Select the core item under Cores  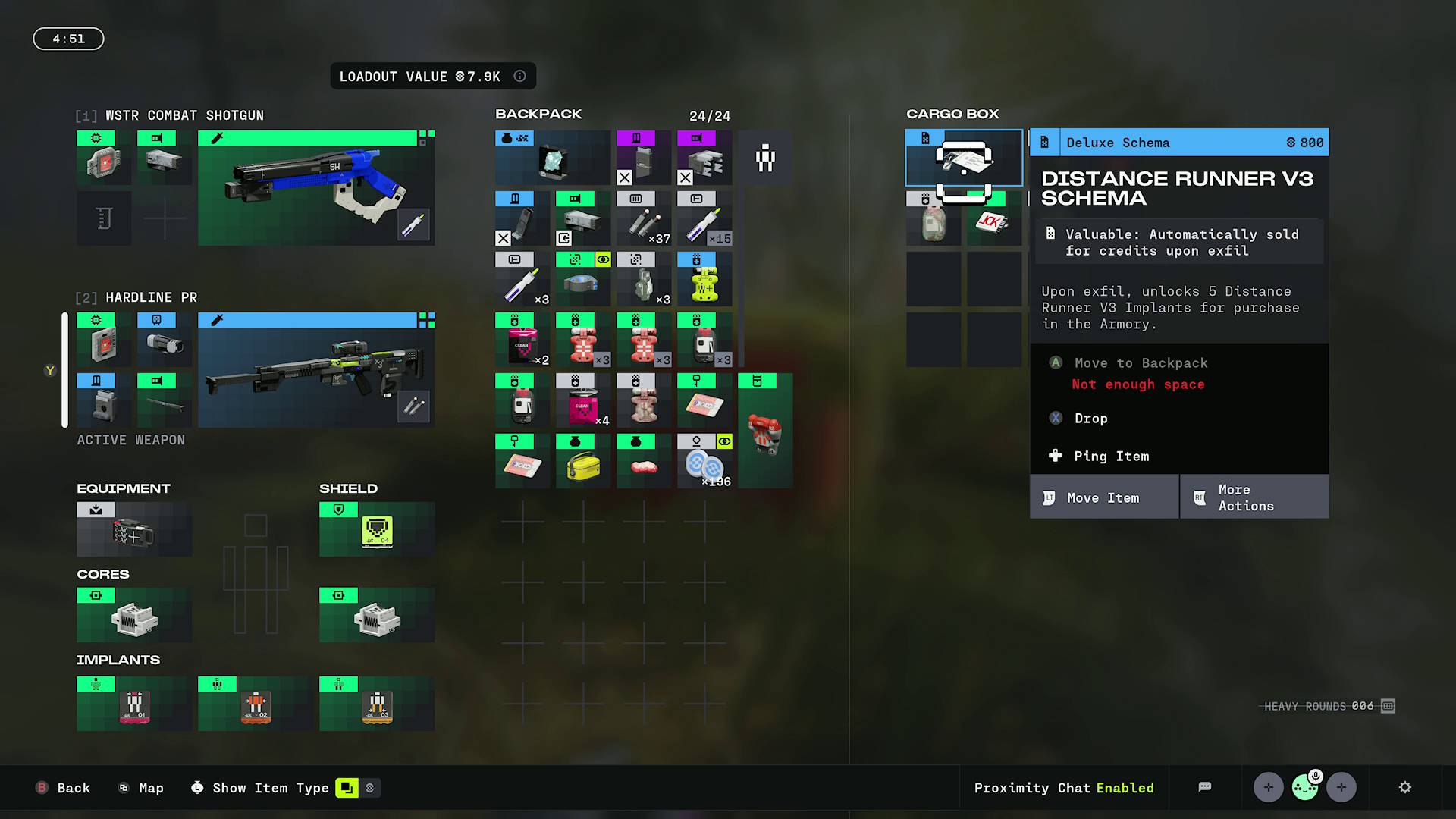tap(133, 614)
